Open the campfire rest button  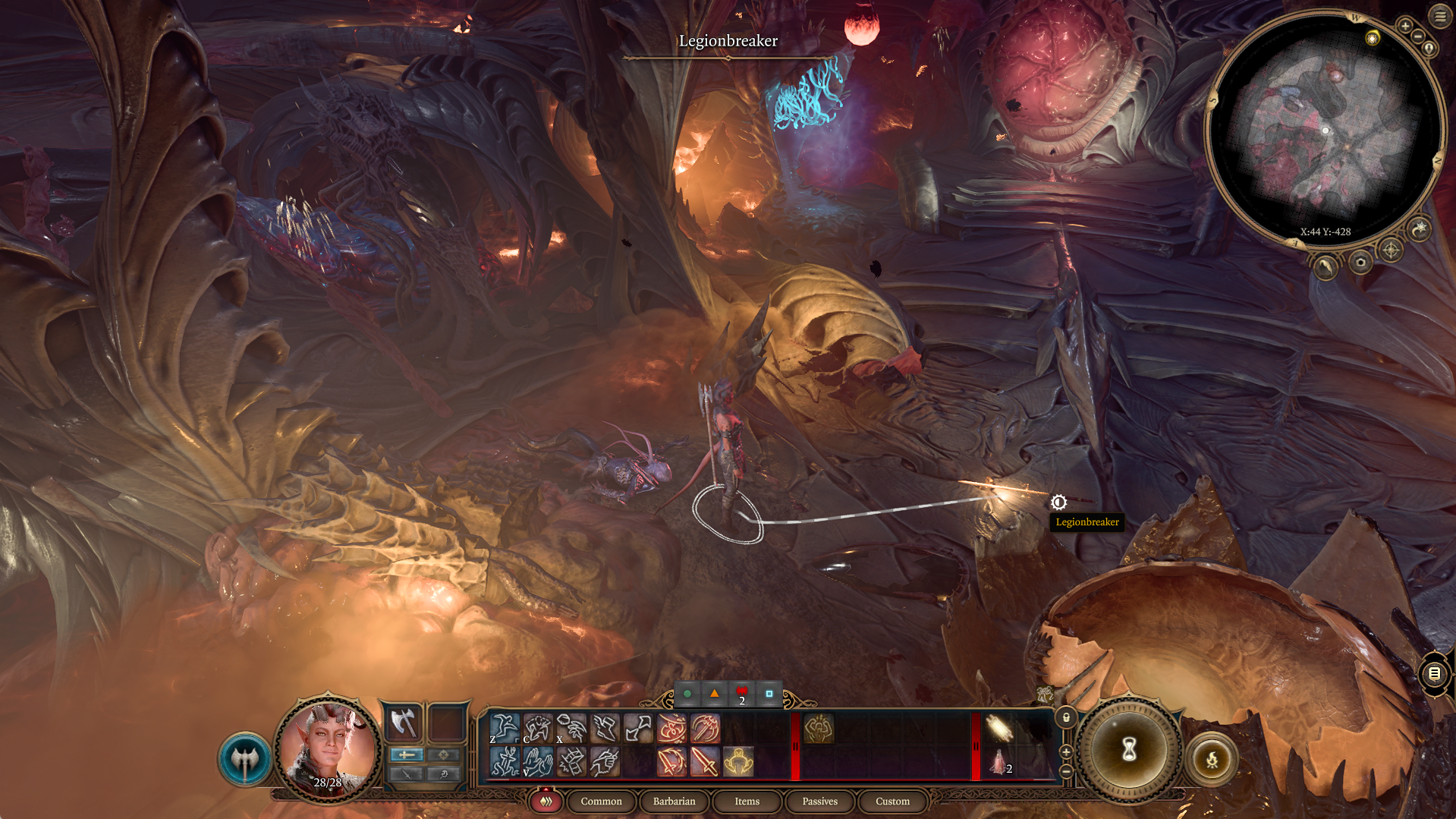pyautogui.click(x=1212, y=758)
